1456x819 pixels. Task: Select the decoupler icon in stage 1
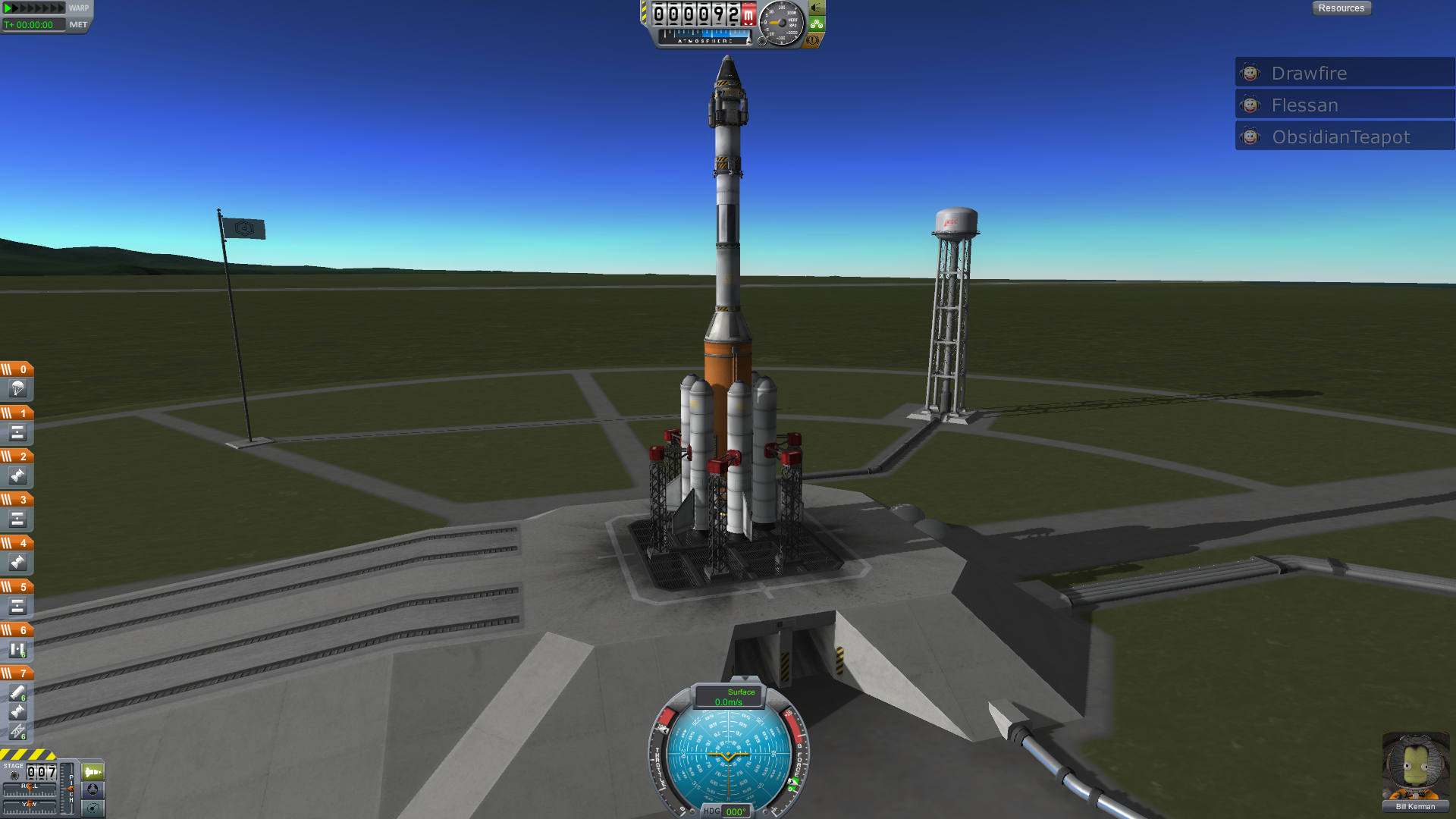[17, 432]
